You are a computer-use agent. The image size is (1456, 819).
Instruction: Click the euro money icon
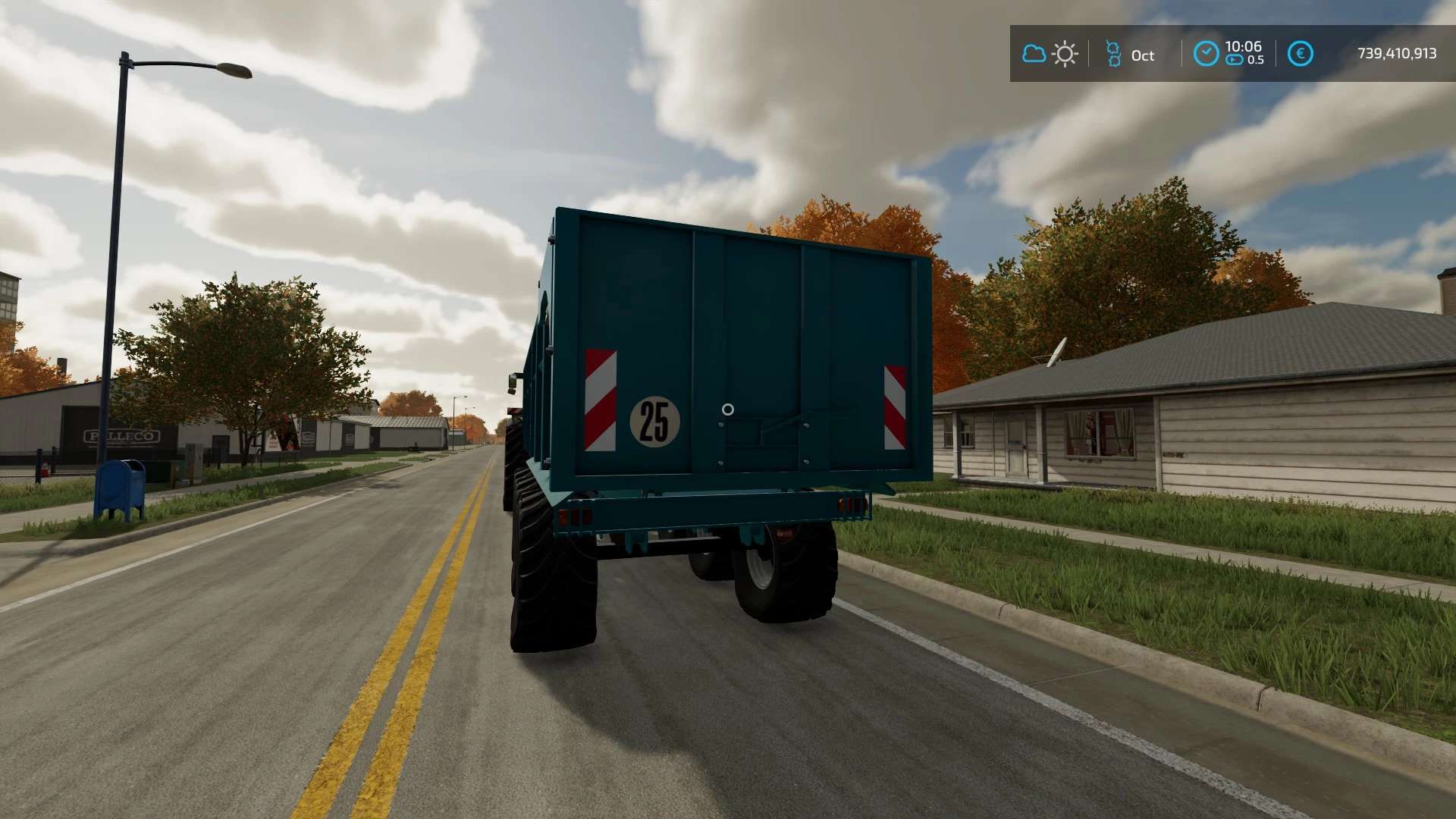[x=1300, y=54]
